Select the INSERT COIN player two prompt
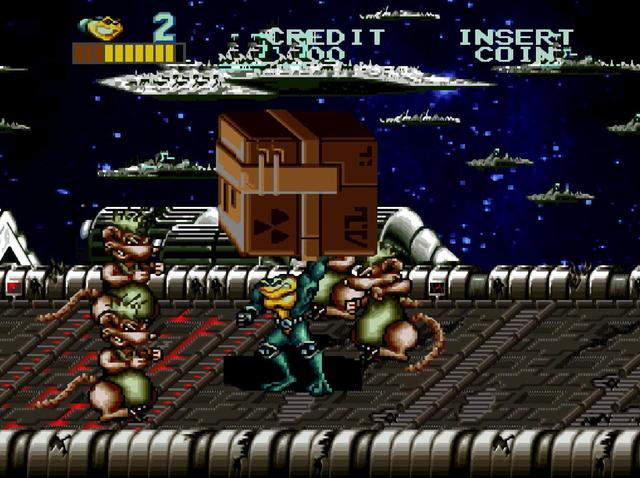The height and width of the screenshot is (478, 640). coord(516,45)
